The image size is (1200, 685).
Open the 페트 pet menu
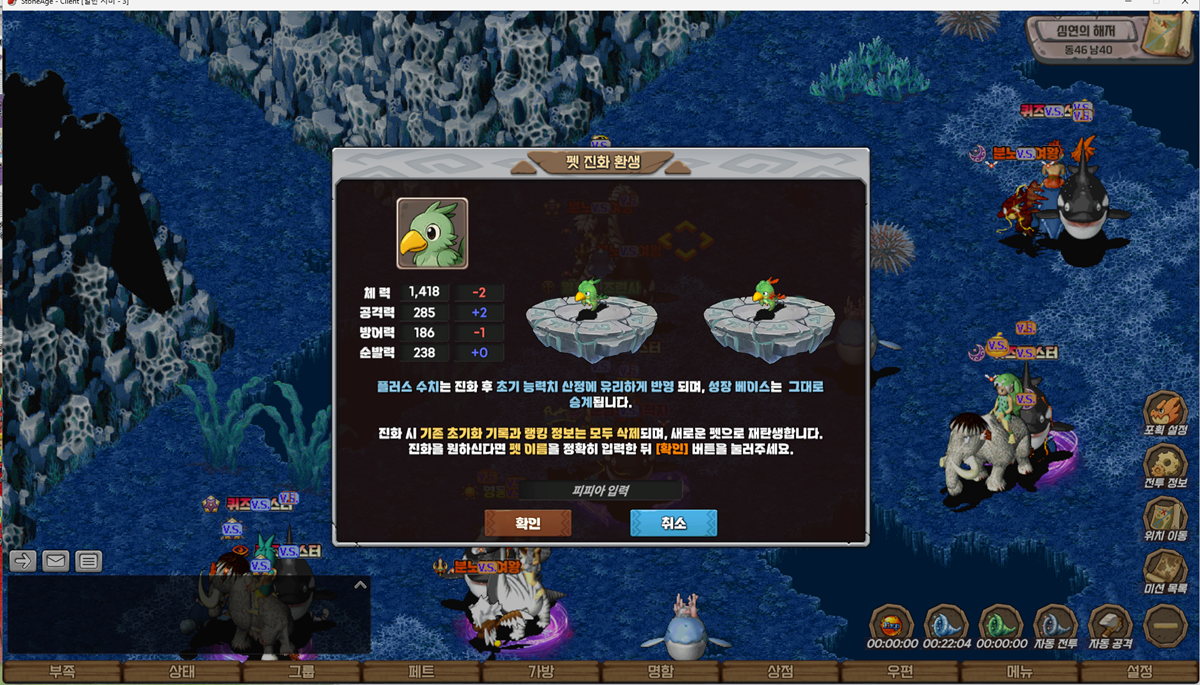click(421, 672)
